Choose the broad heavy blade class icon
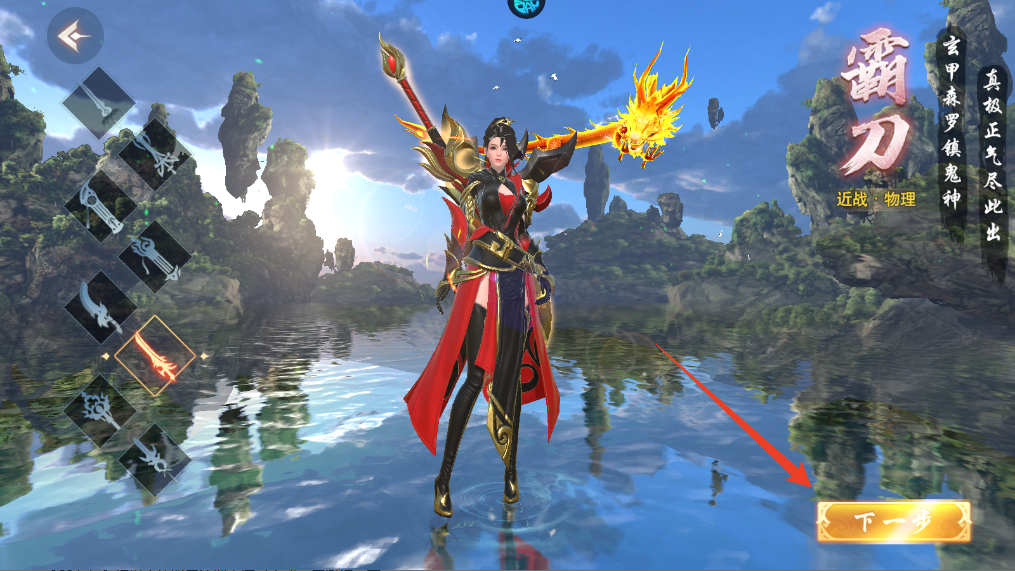1015x571 pixels. coord(100,204)
